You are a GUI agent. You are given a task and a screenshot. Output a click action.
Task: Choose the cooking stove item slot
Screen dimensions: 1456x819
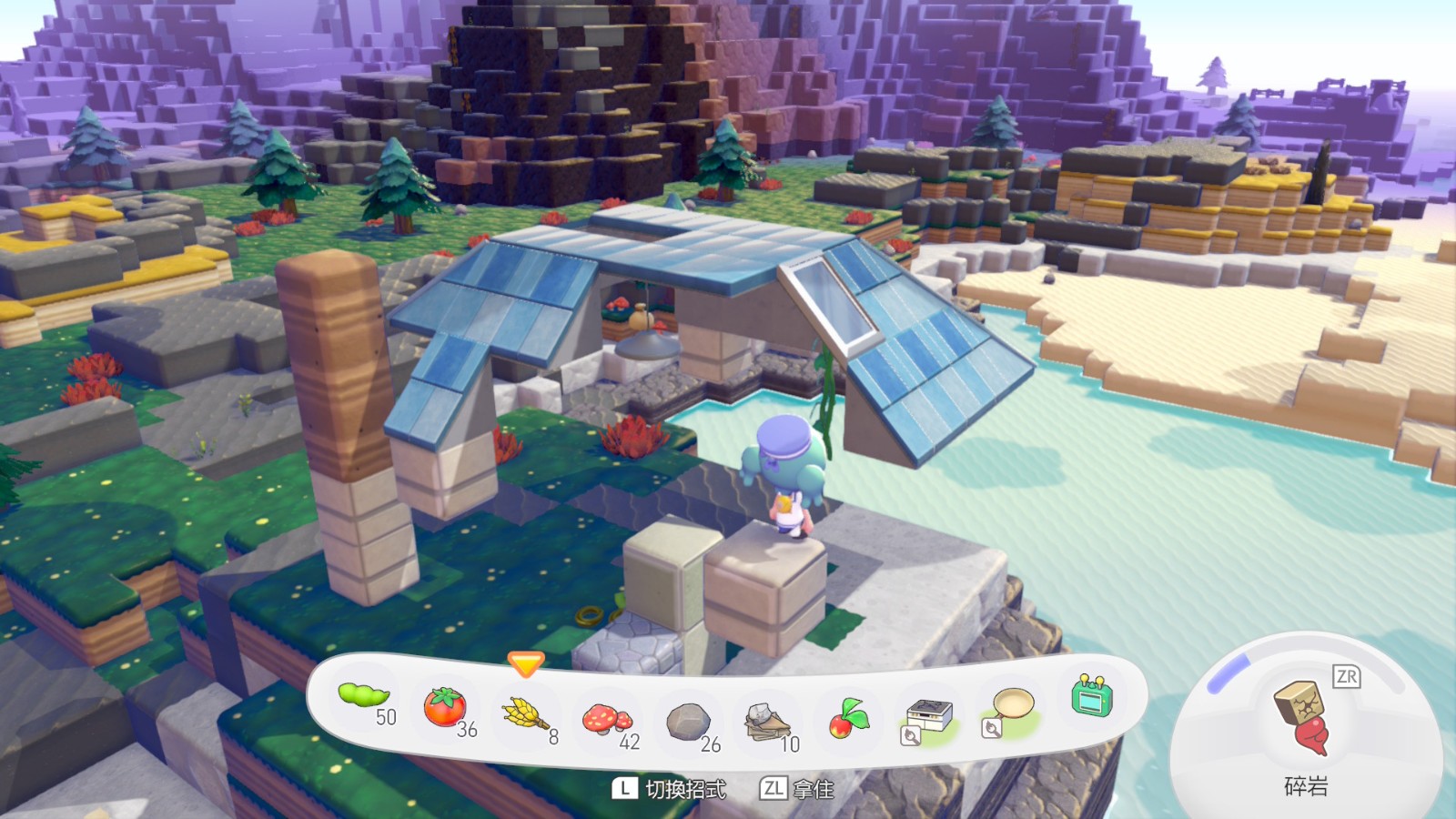pos(929,717)
